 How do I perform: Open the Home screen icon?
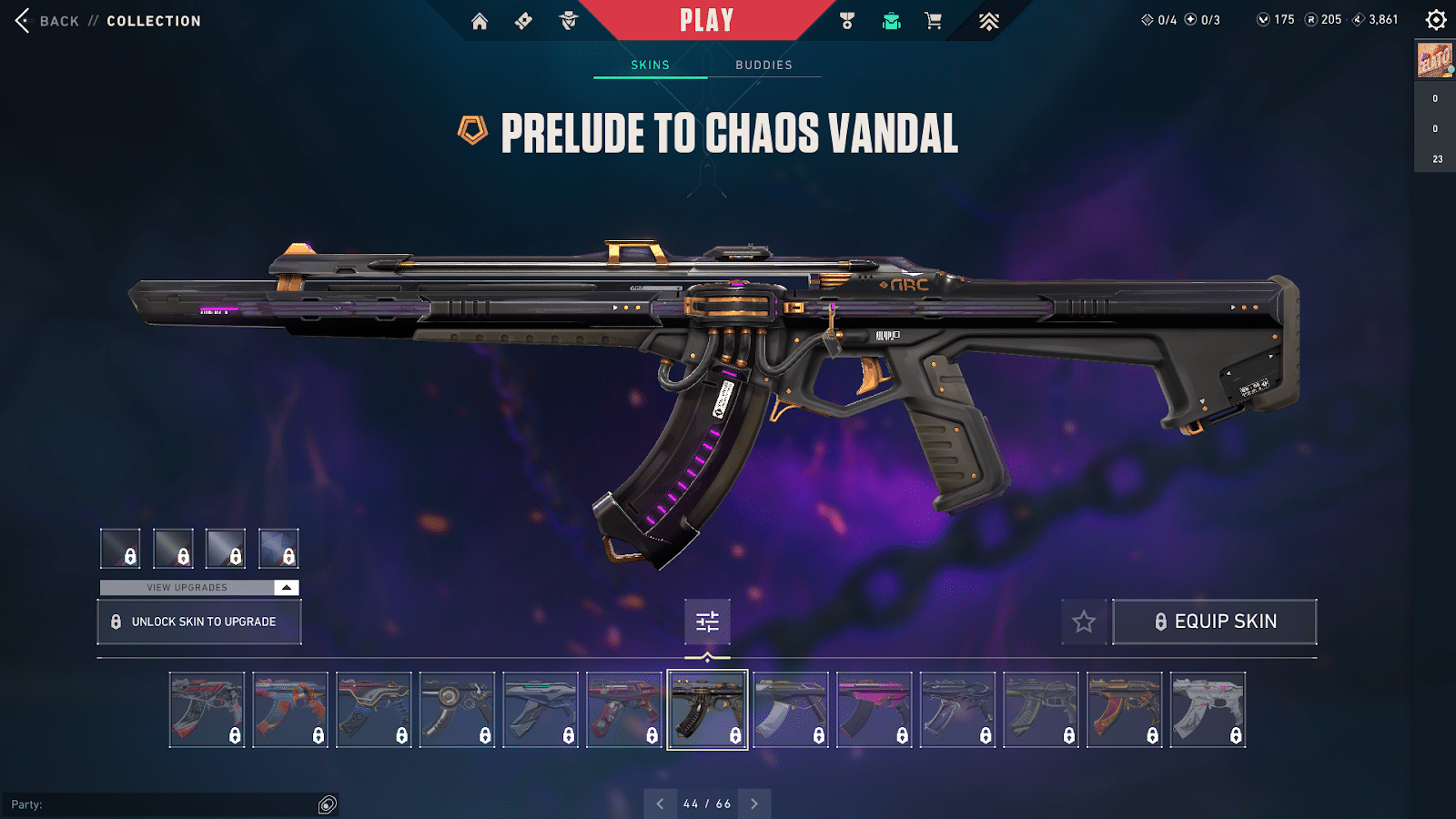click(480, 20)
